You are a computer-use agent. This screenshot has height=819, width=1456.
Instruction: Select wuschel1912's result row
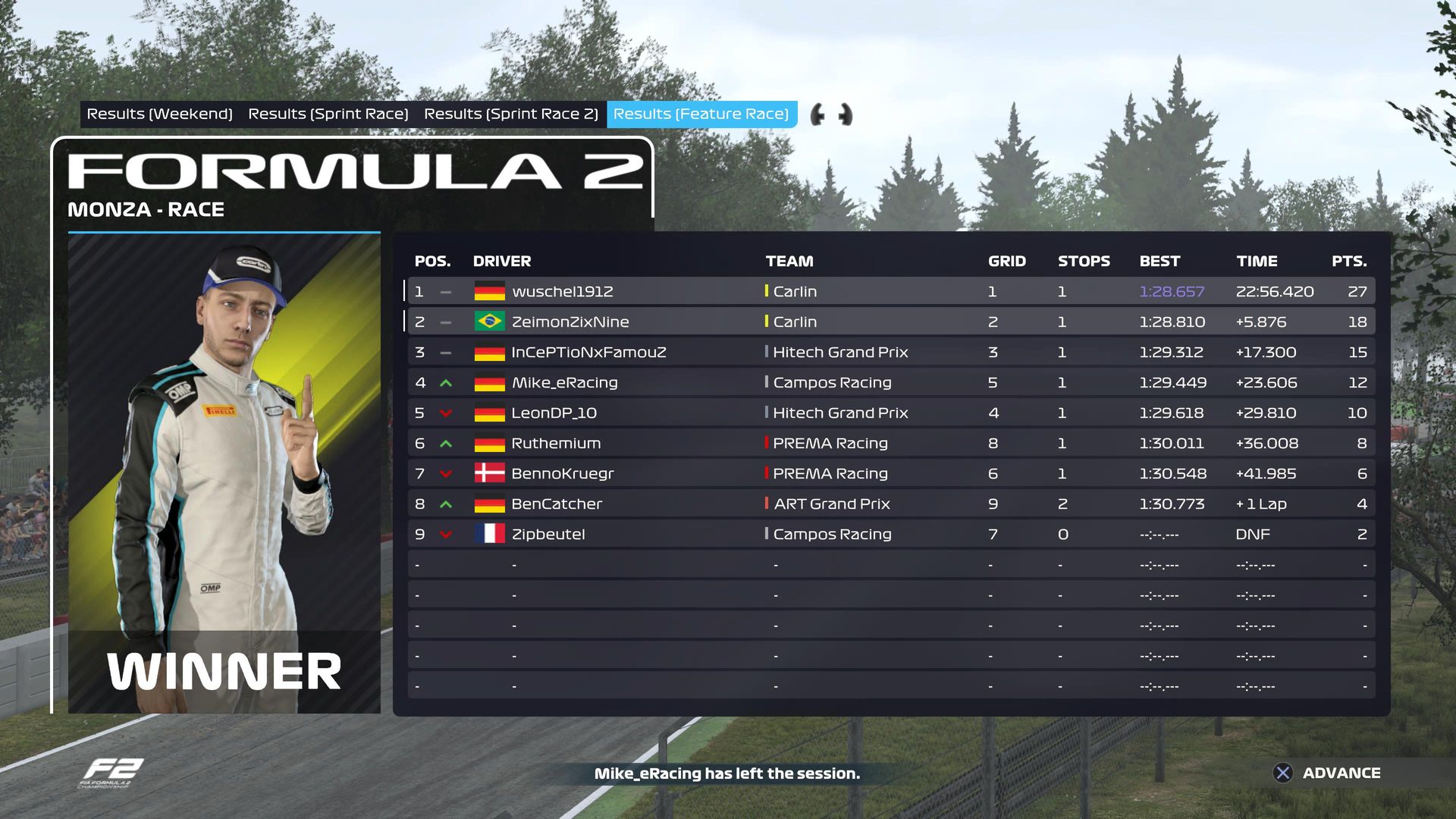coord(890,291)
